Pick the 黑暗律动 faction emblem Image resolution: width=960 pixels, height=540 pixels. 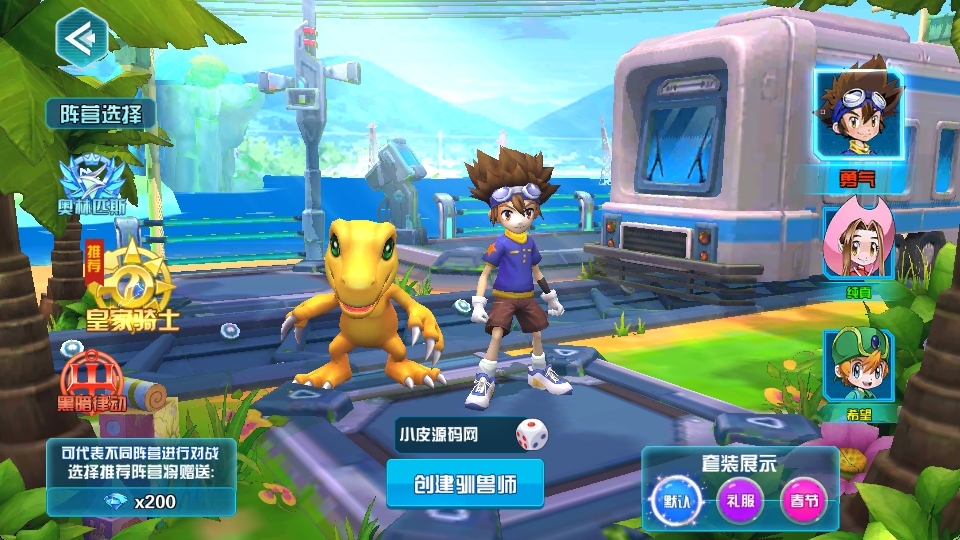tap(92, 380)
